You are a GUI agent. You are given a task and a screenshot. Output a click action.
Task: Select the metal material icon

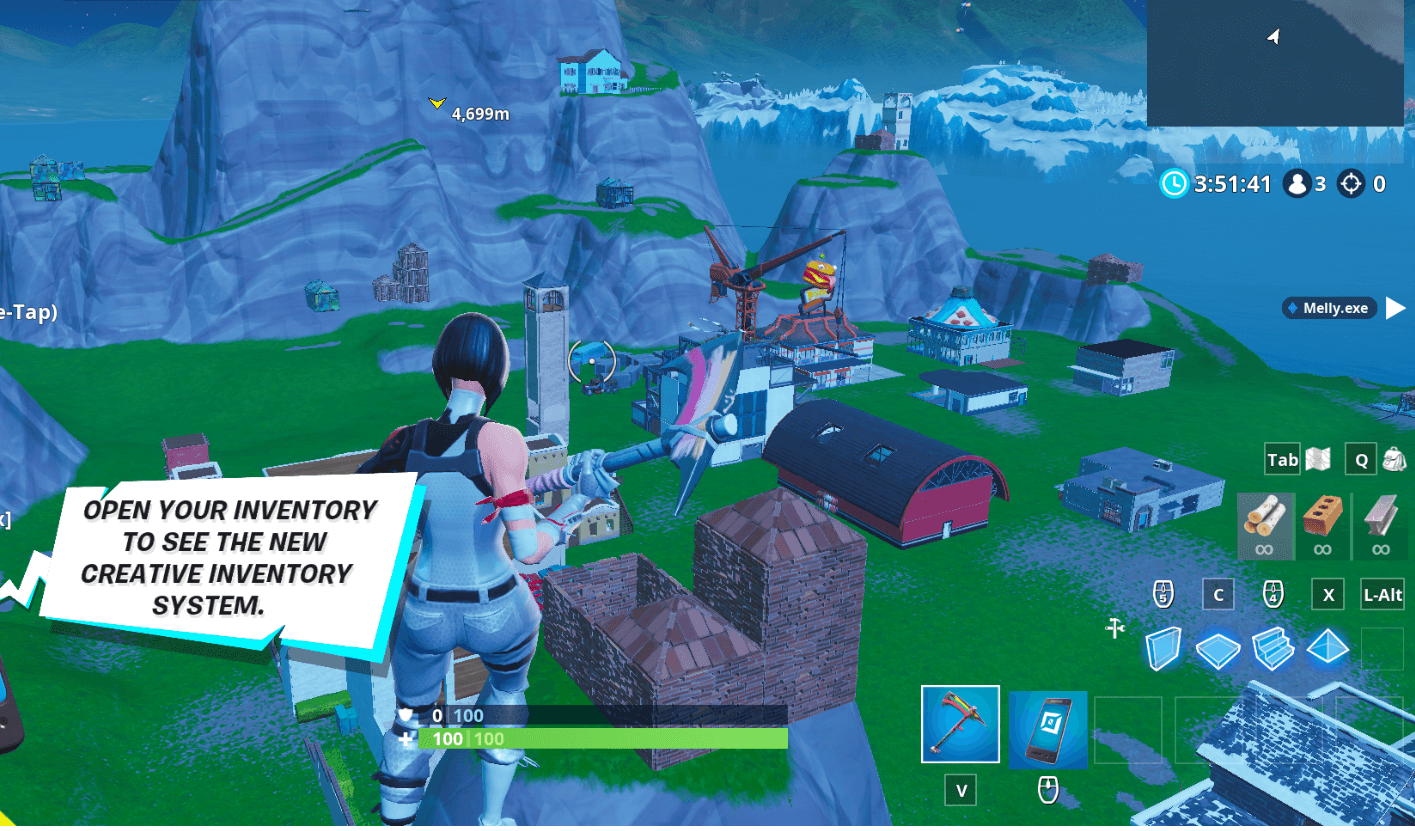[1381, 525]
